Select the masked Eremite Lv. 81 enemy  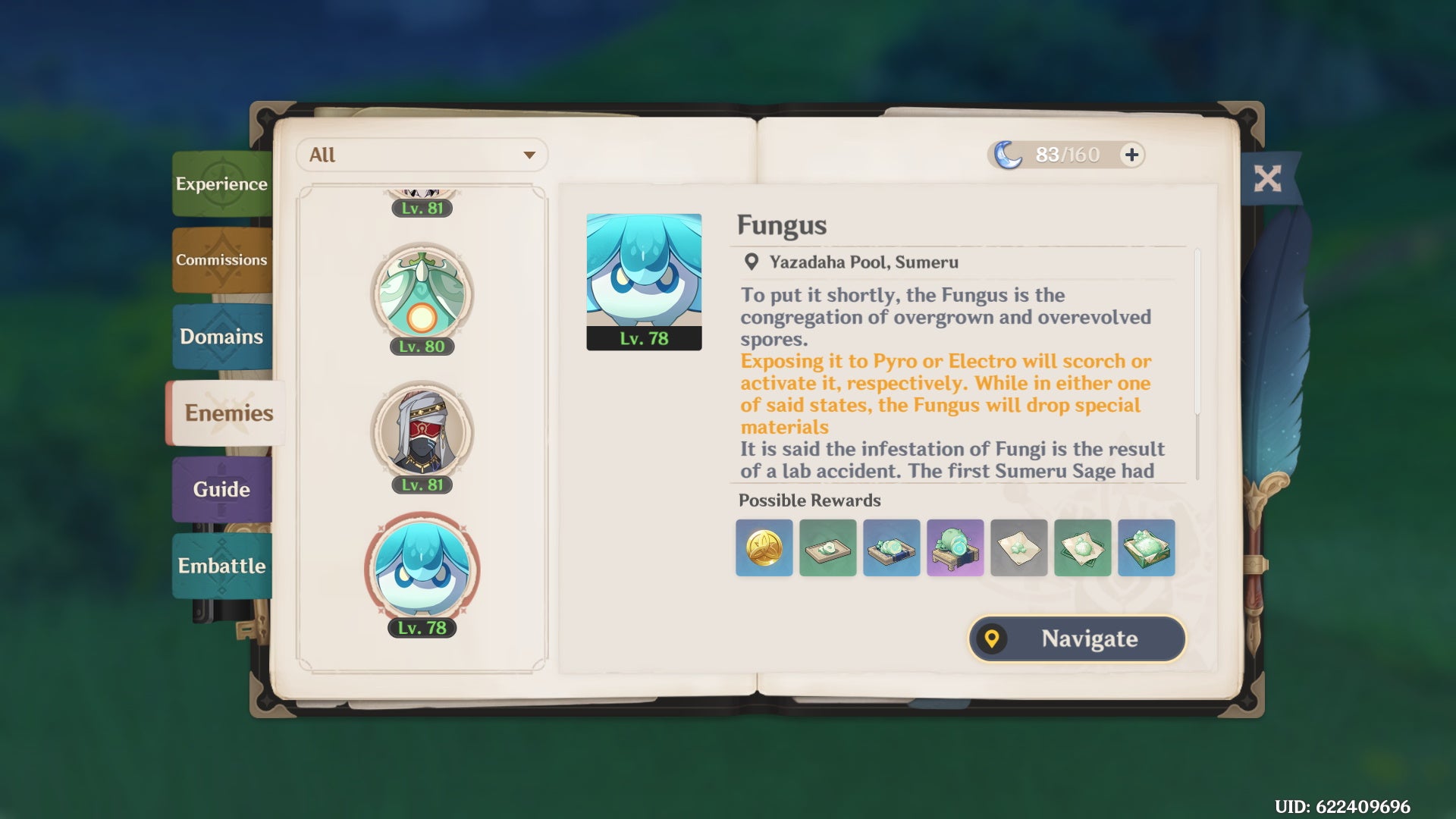422,434
